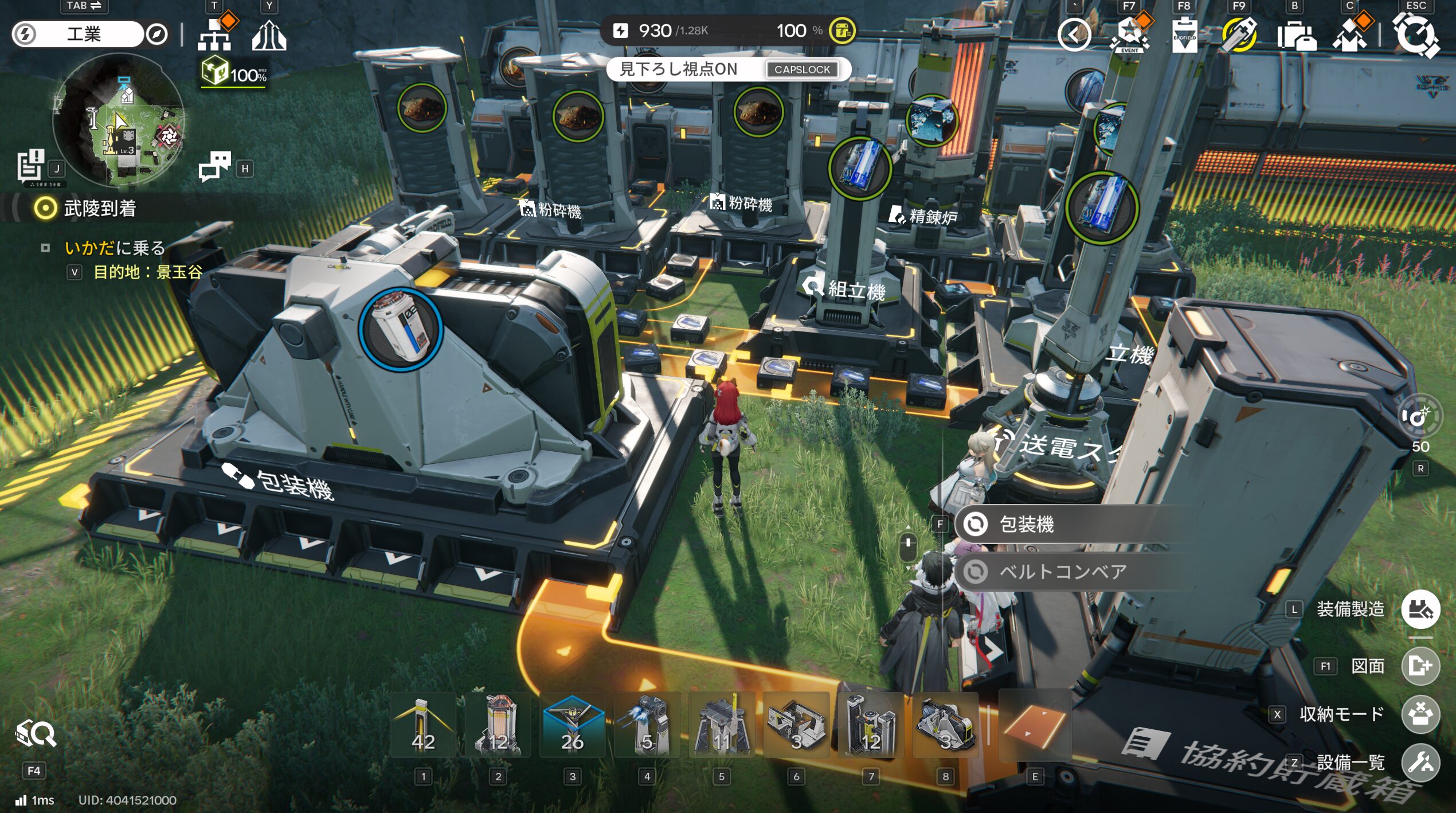
Task: Pick the hotbar slot holding 11 items
Action: click(x=721, y=726)
